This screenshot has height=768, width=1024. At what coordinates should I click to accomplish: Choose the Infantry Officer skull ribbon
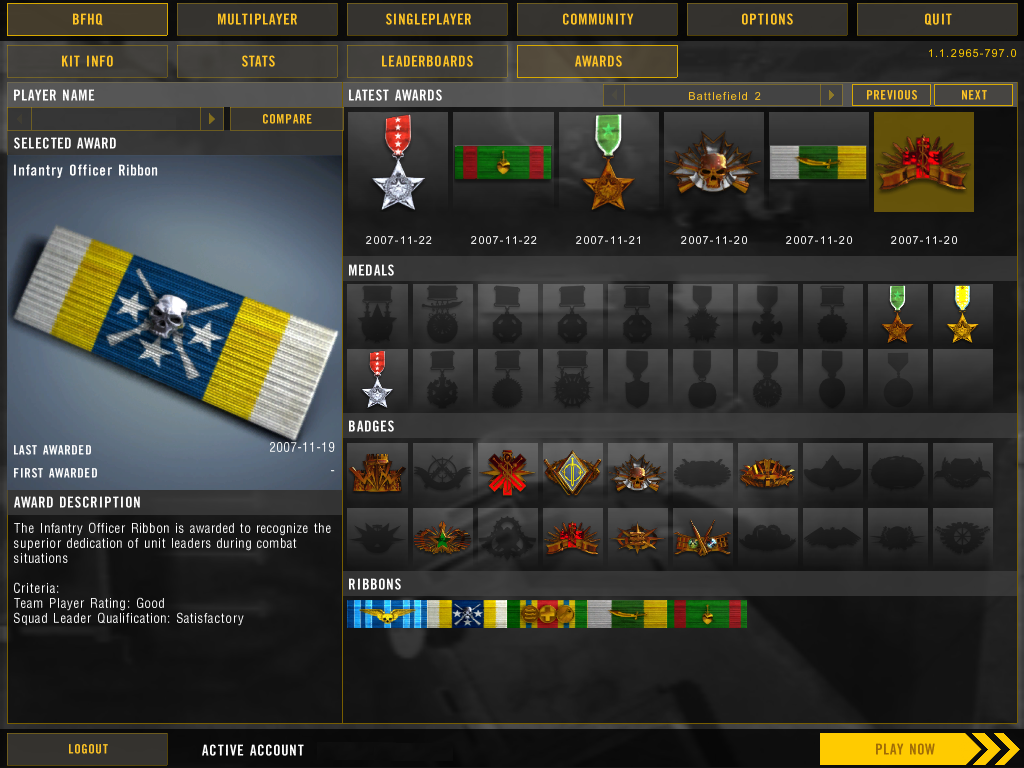(466, 614)
